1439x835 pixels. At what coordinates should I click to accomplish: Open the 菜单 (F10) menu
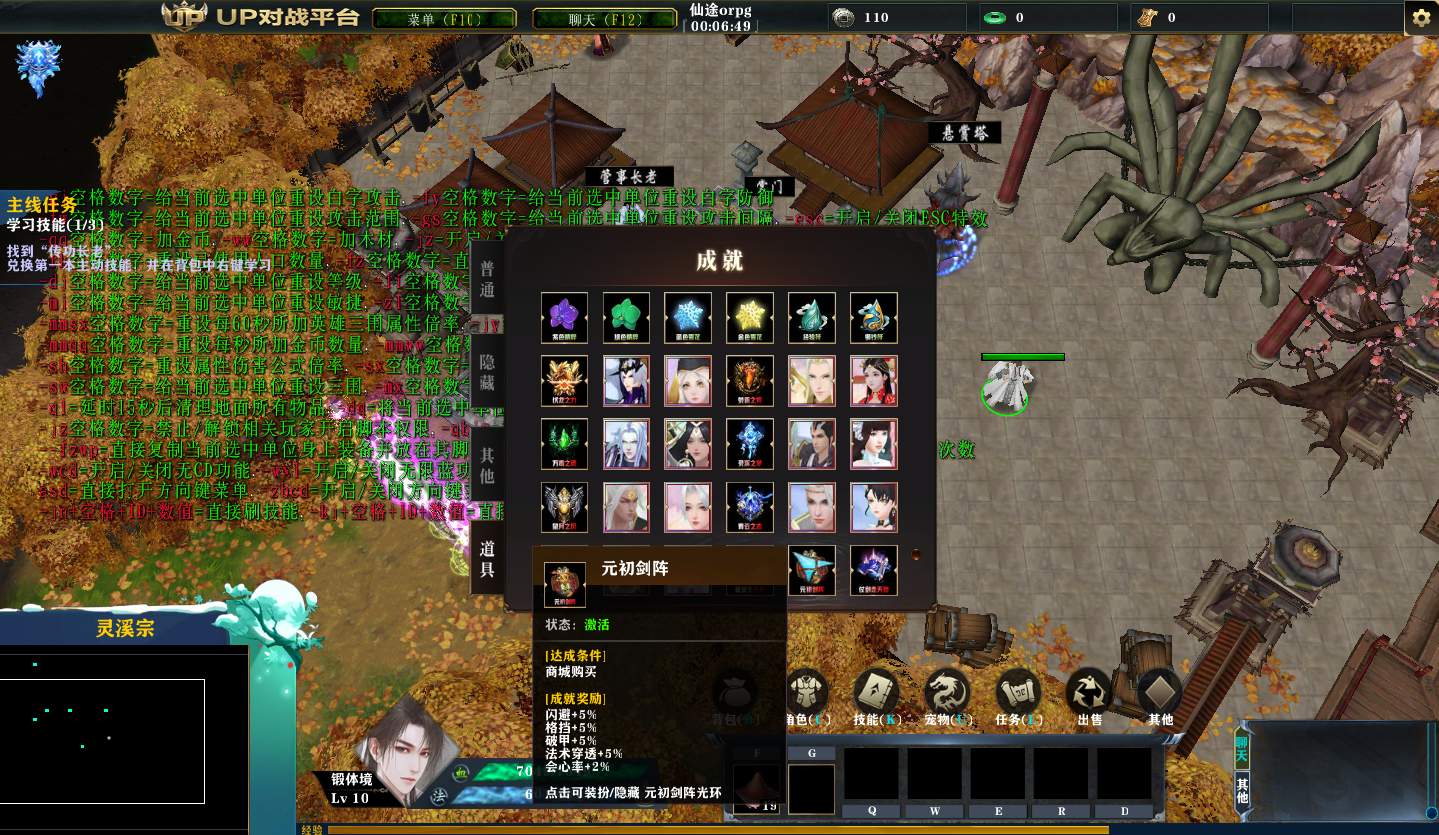coord(444,19)
